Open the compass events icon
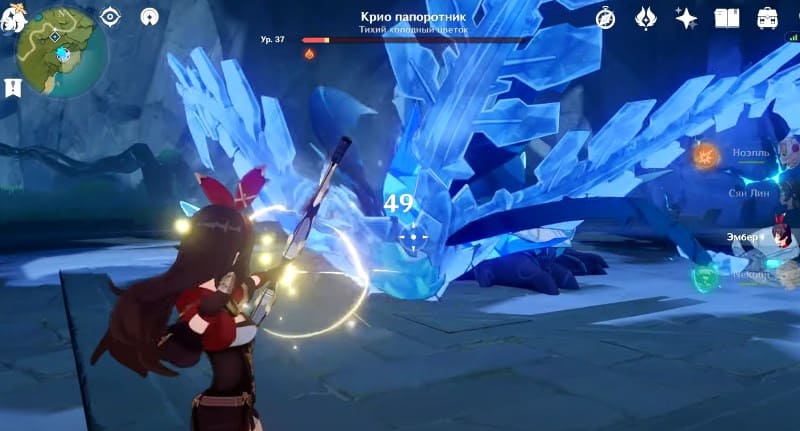This screenshot has height=431, width=800. [606, 18]
